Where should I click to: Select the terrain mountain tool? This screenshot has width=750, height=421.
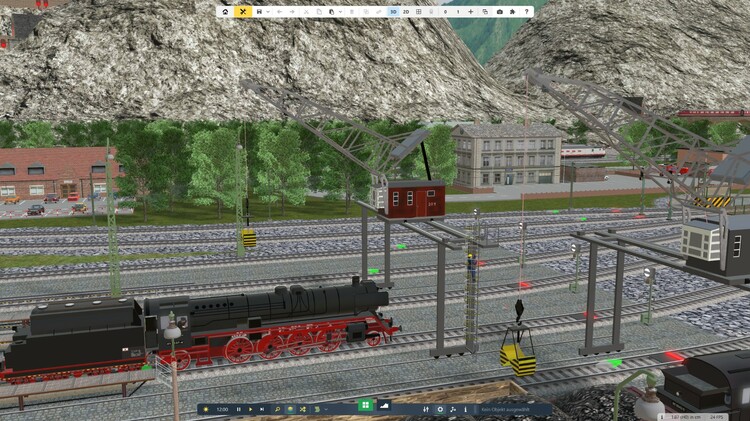pyautogui.click(x=385, y=405)
